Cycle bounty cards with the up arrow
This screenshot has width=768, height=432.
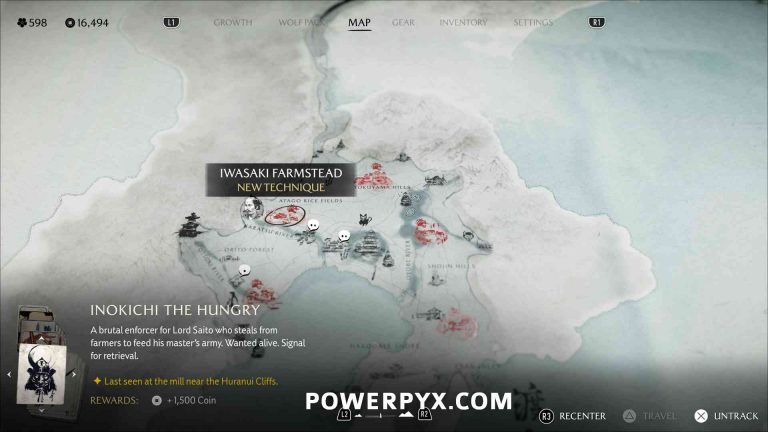tap(41, 338)
